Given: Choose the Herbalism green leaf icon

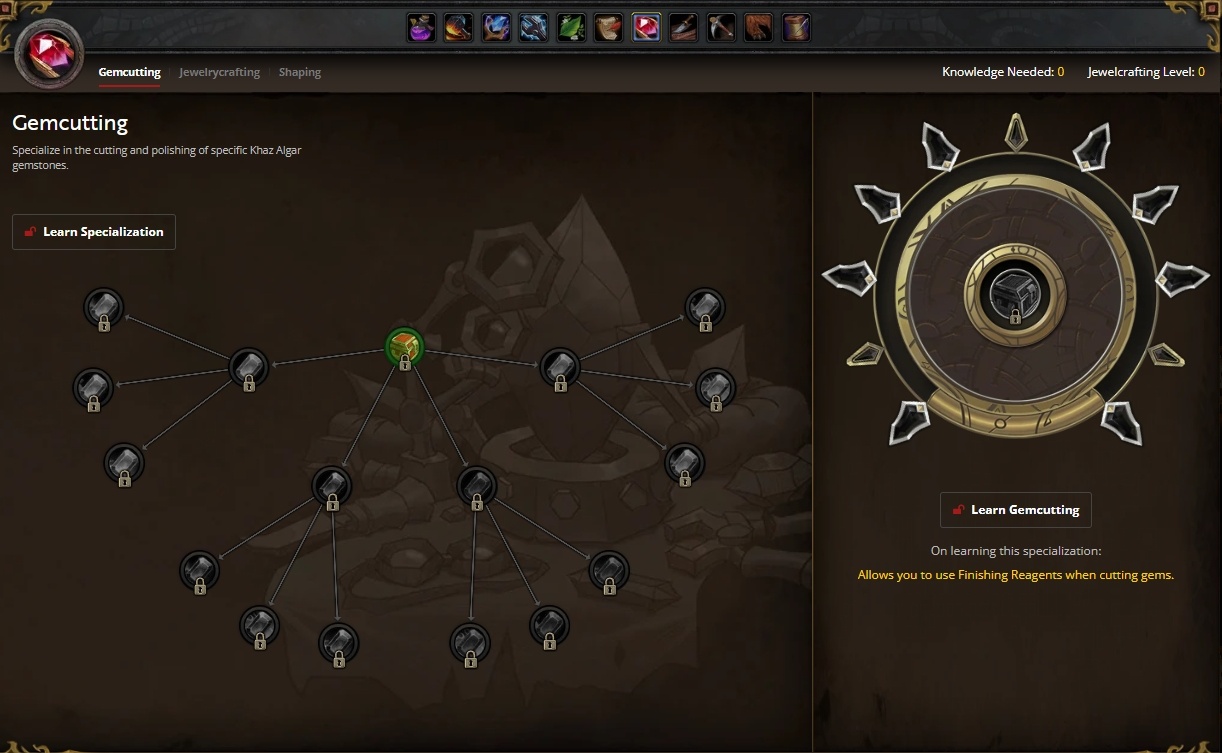Looking at the screenshot, I should click(571, 27).
